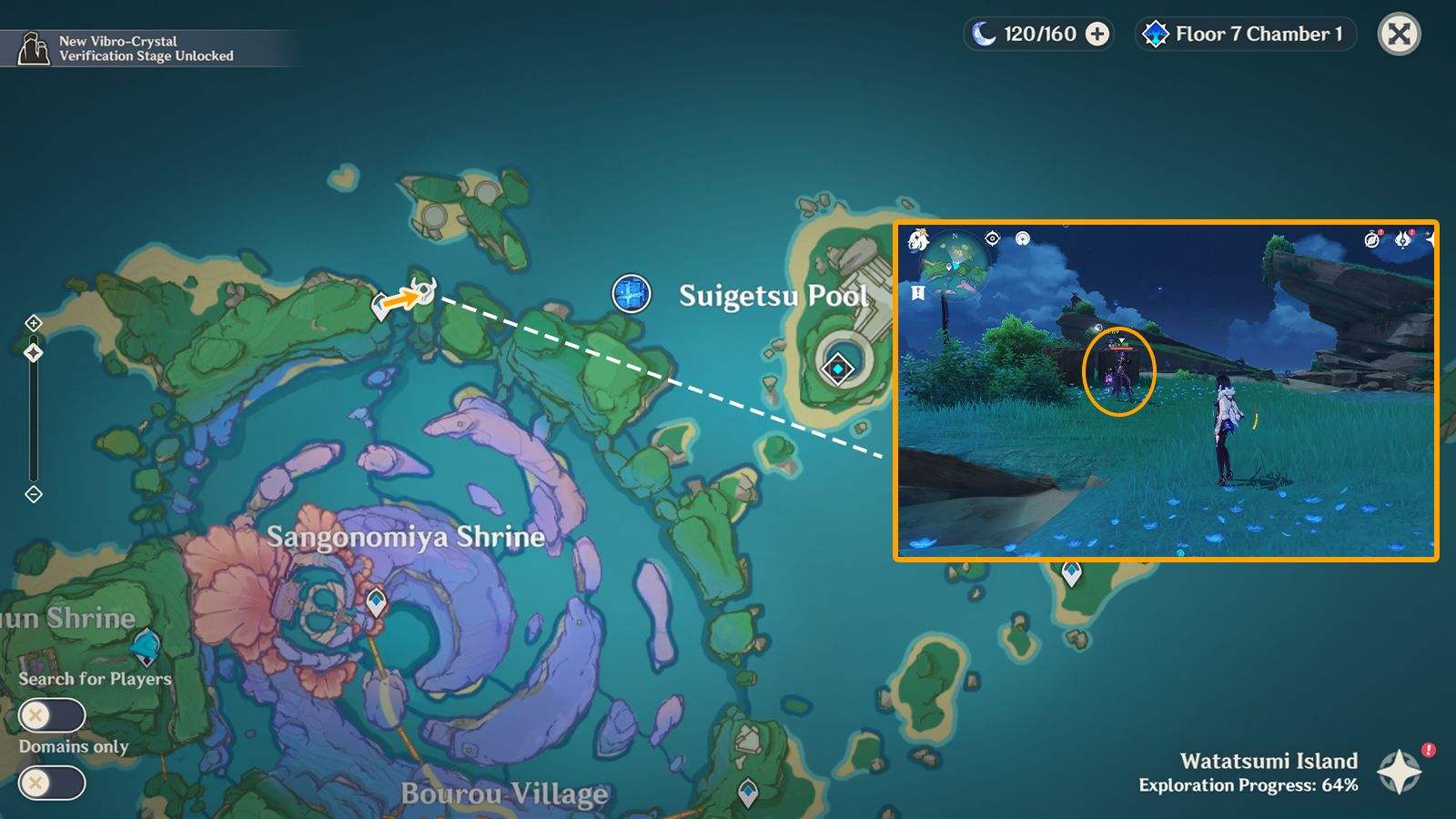
Task: Select the Suigetsu Pool domain icon
Action: [x=631, y=293]
